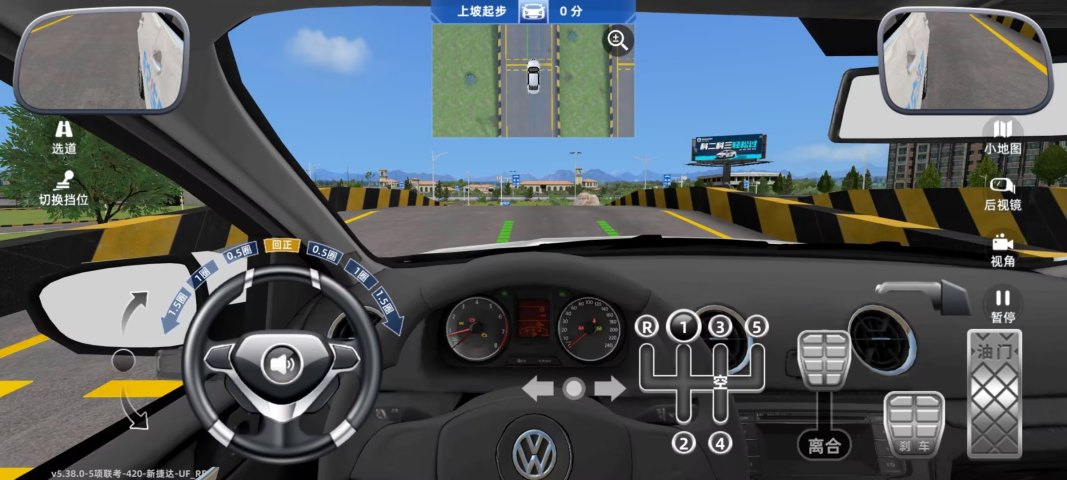Viewport: 1067px width, 480px height.
Task: Open the 选道 lane selection
Action: [x=64, y=136]
